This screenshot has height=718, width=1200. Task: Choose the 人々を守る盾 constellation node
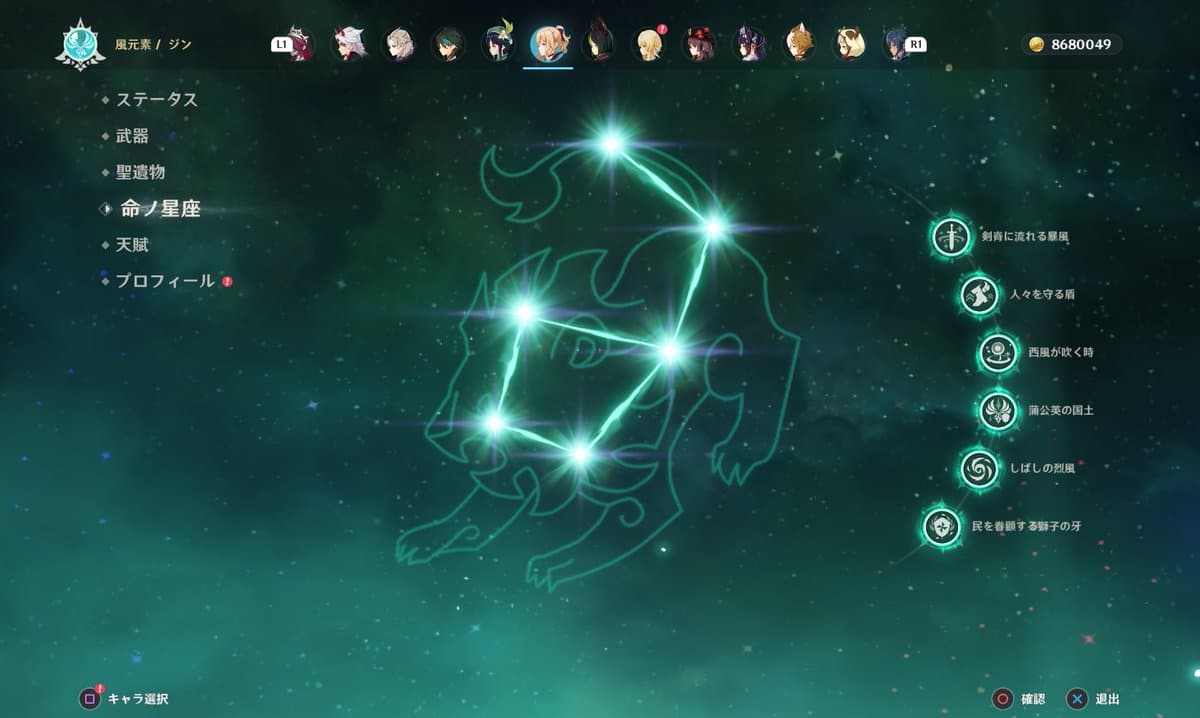tap(979, 294)
